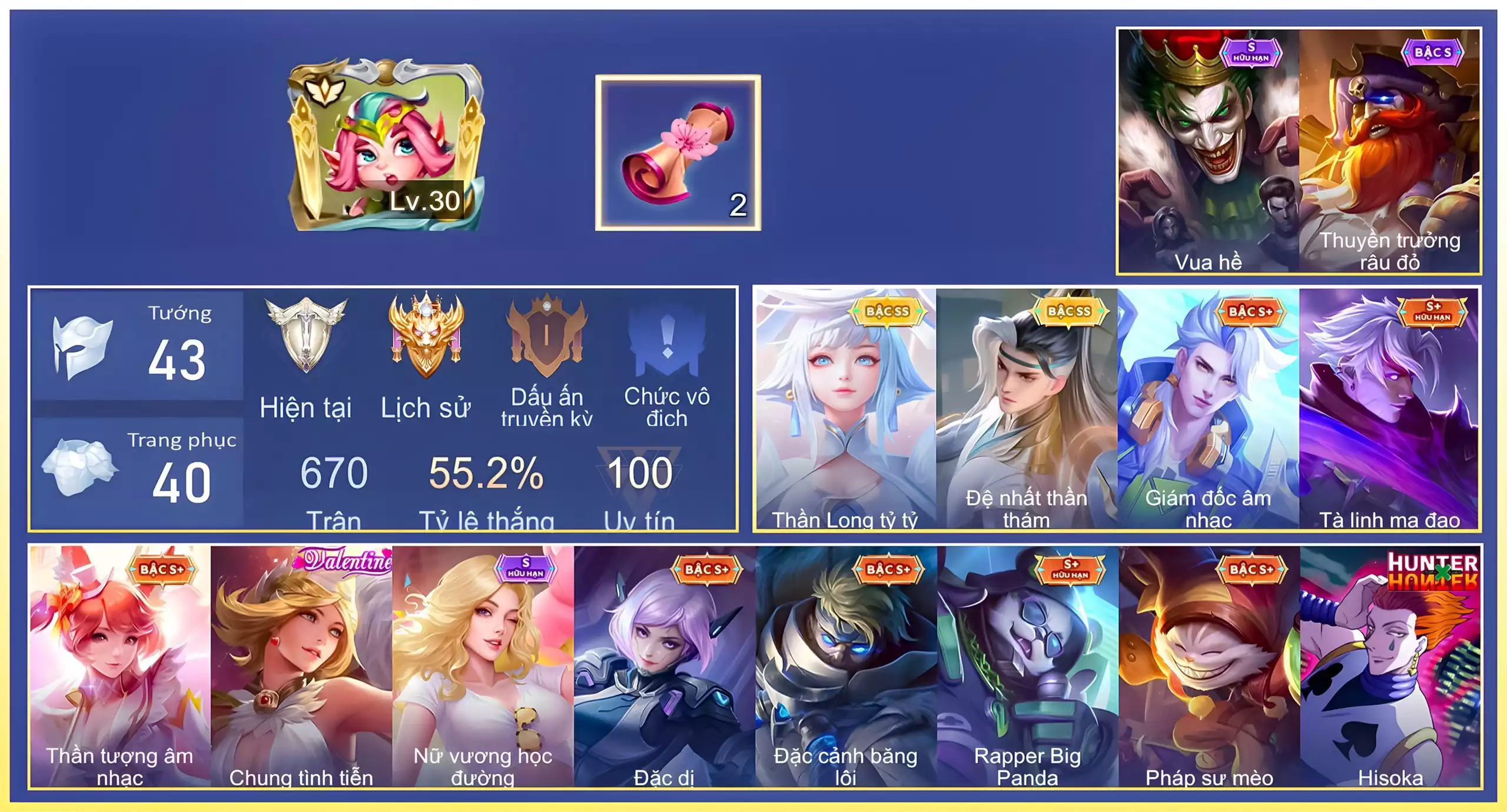The width and height of the screenshot is (1507, 812).
Task: View the Đặc cảnh băng lôi skin
Action: [x=845, y=666]
